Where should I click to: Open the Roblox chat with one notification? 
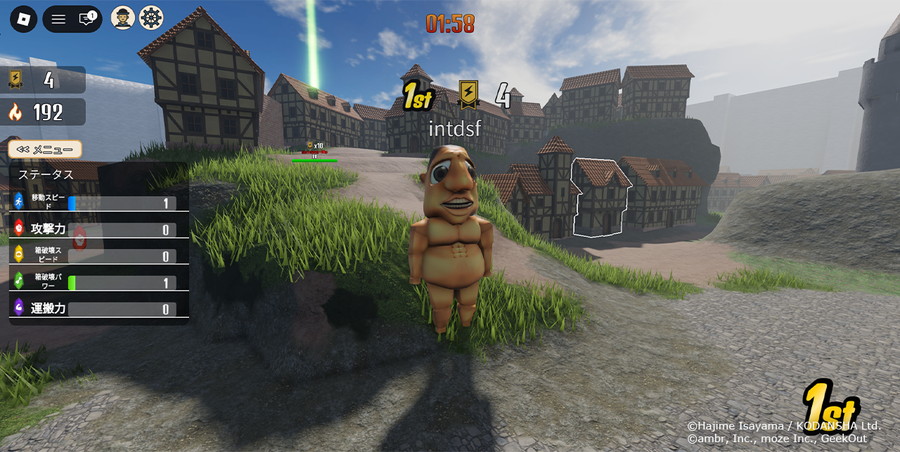(x=86, y=19)
